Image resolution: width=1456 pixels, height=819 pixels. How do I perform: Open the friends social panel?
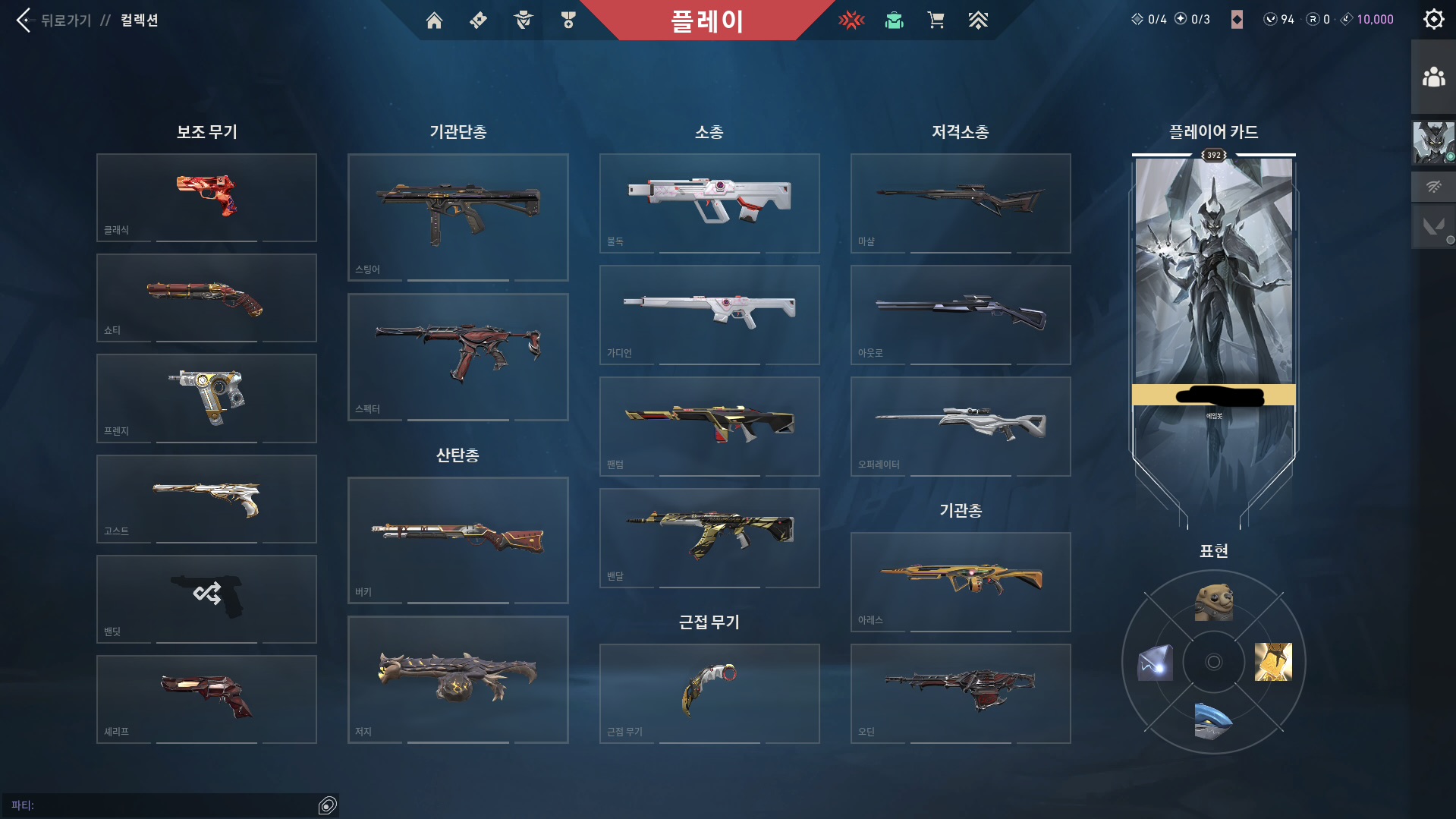click(1433, 77)
